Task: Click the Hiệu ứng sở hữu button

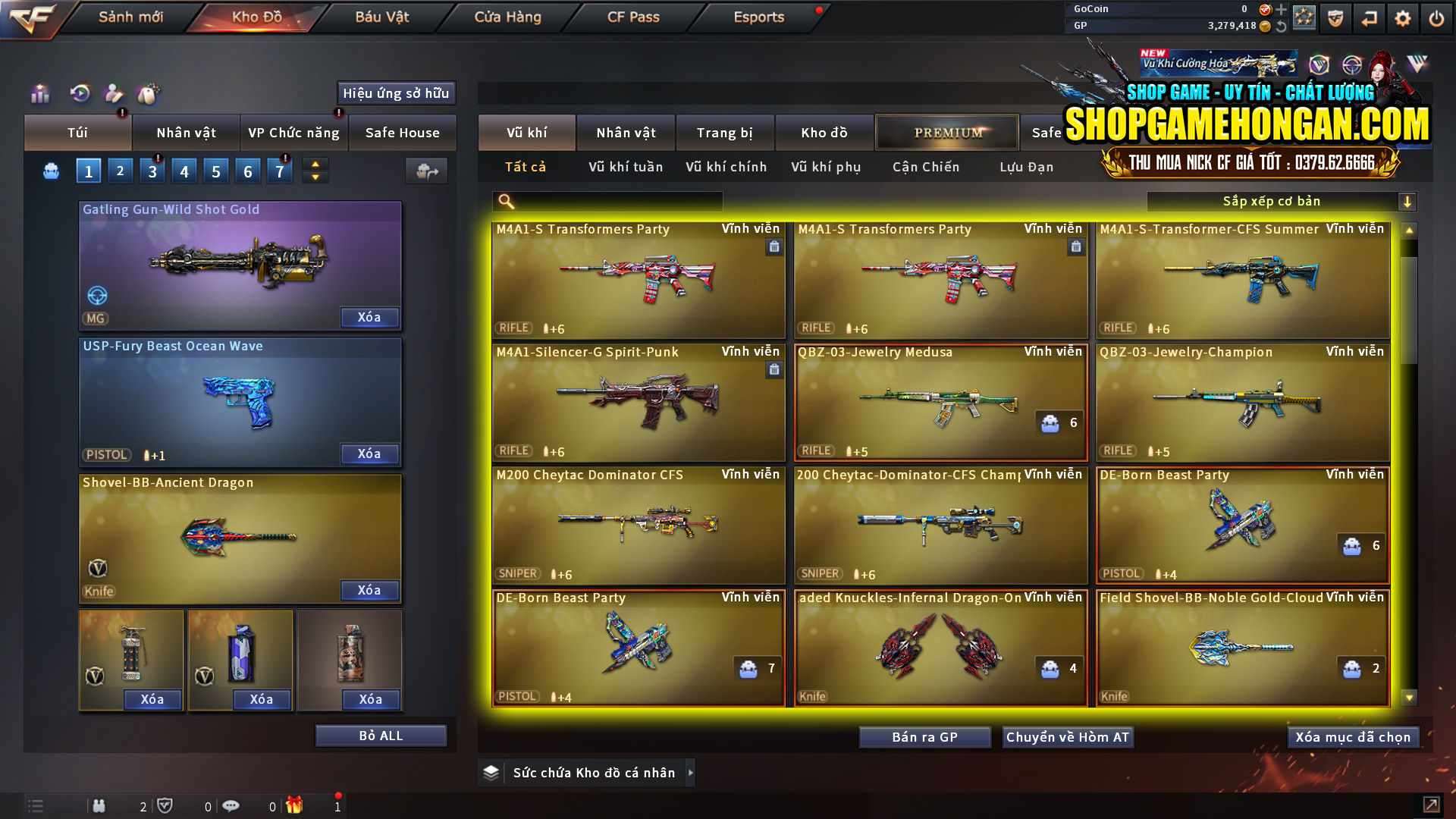Action: (x=395, y=93)
